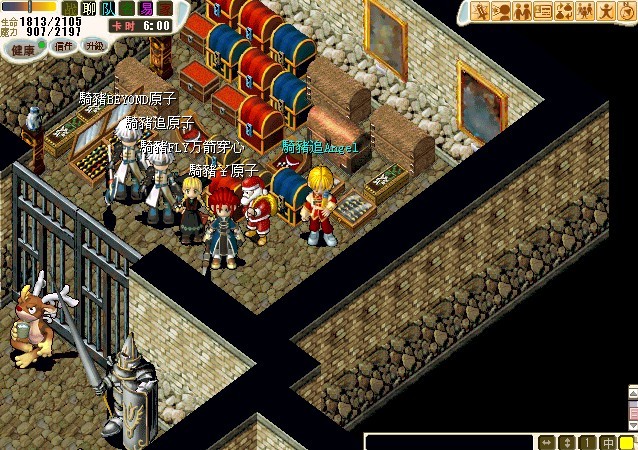Open the money bag trade icon
This screenshot has width=638, height=450.
[x=564, y=11]
